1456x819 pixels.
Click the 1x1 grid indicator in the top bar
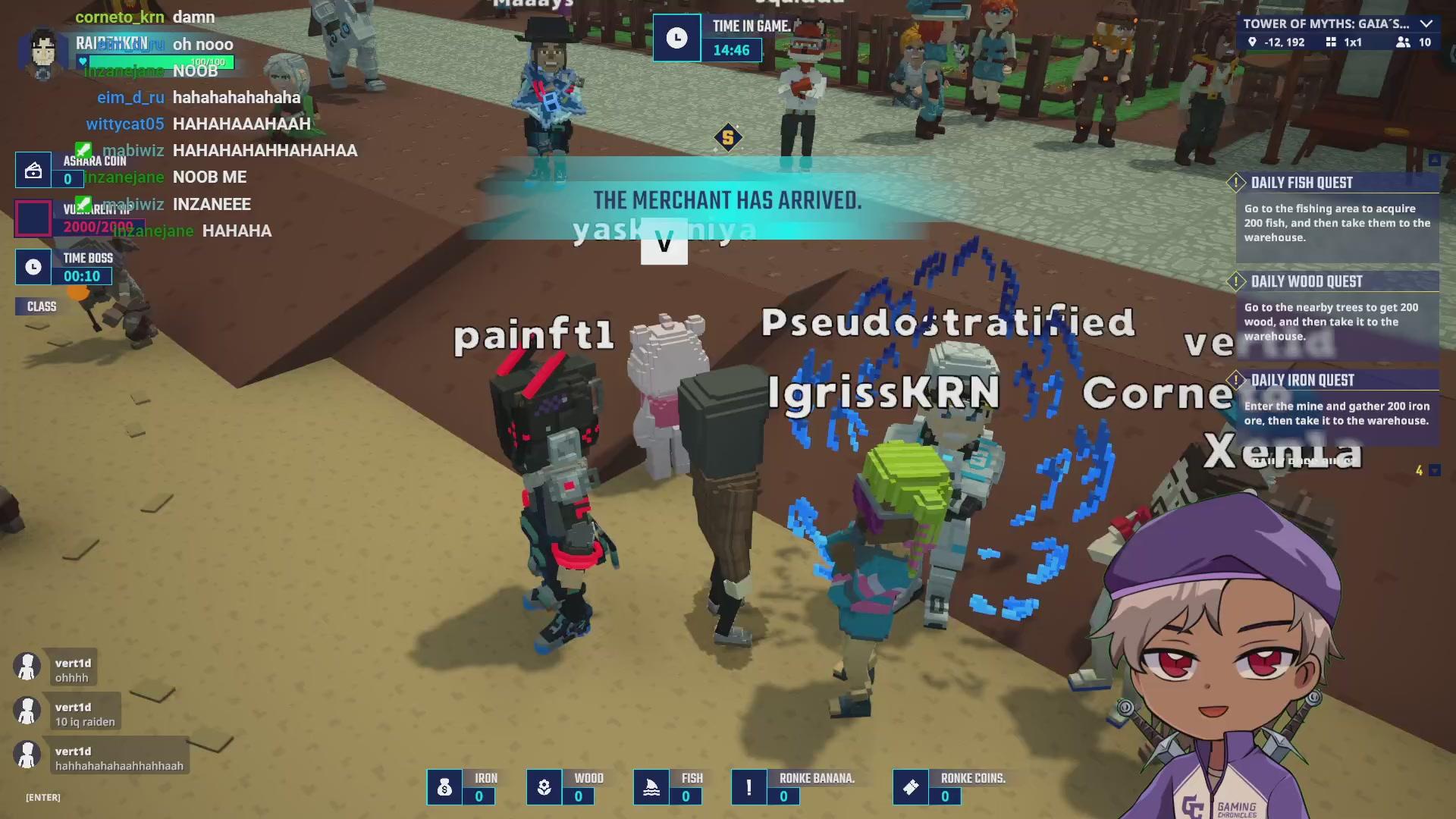pyautogui.click(x=1331, y=43)
